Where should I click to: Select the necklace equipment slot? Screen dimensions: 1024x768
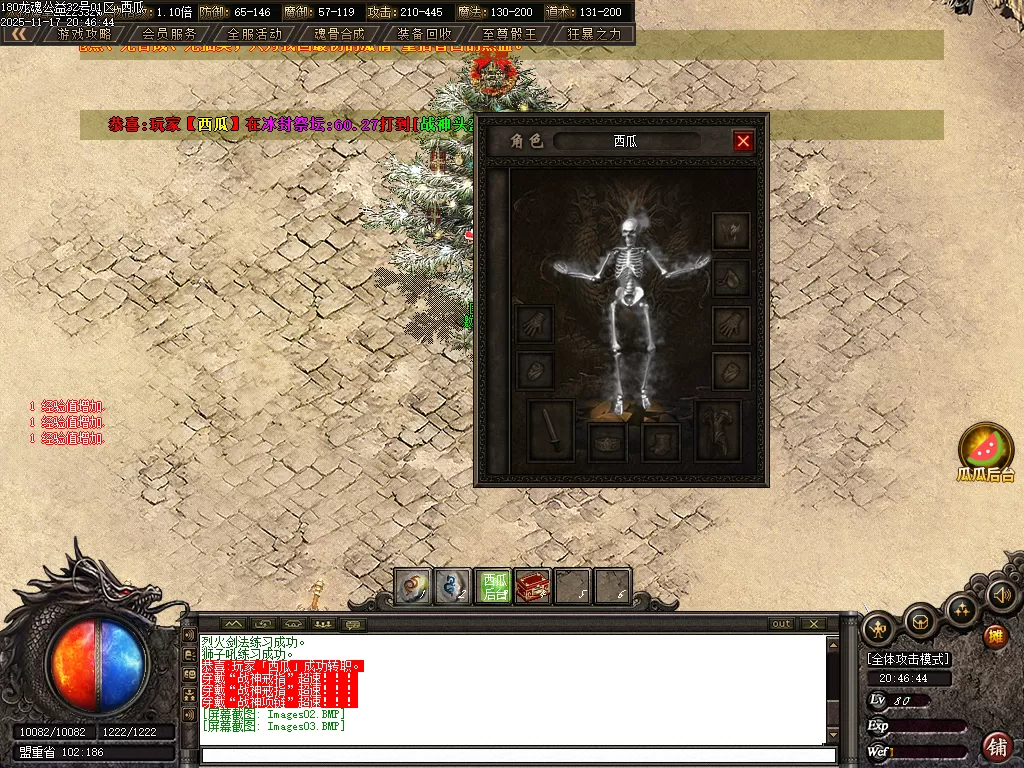coord(731,278)
